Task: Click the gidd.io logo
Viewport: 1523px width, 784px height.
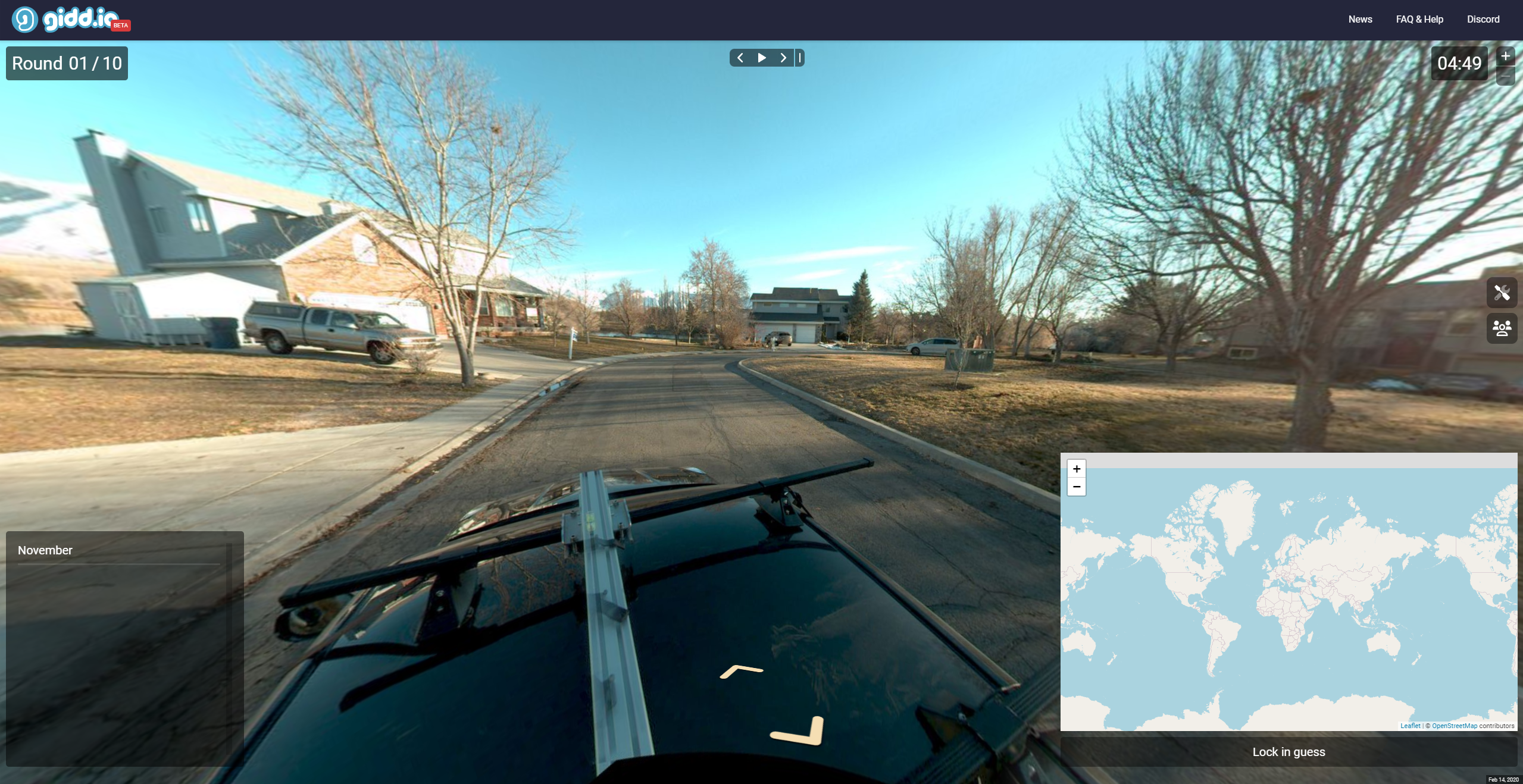Action: [x=70, y=20]
